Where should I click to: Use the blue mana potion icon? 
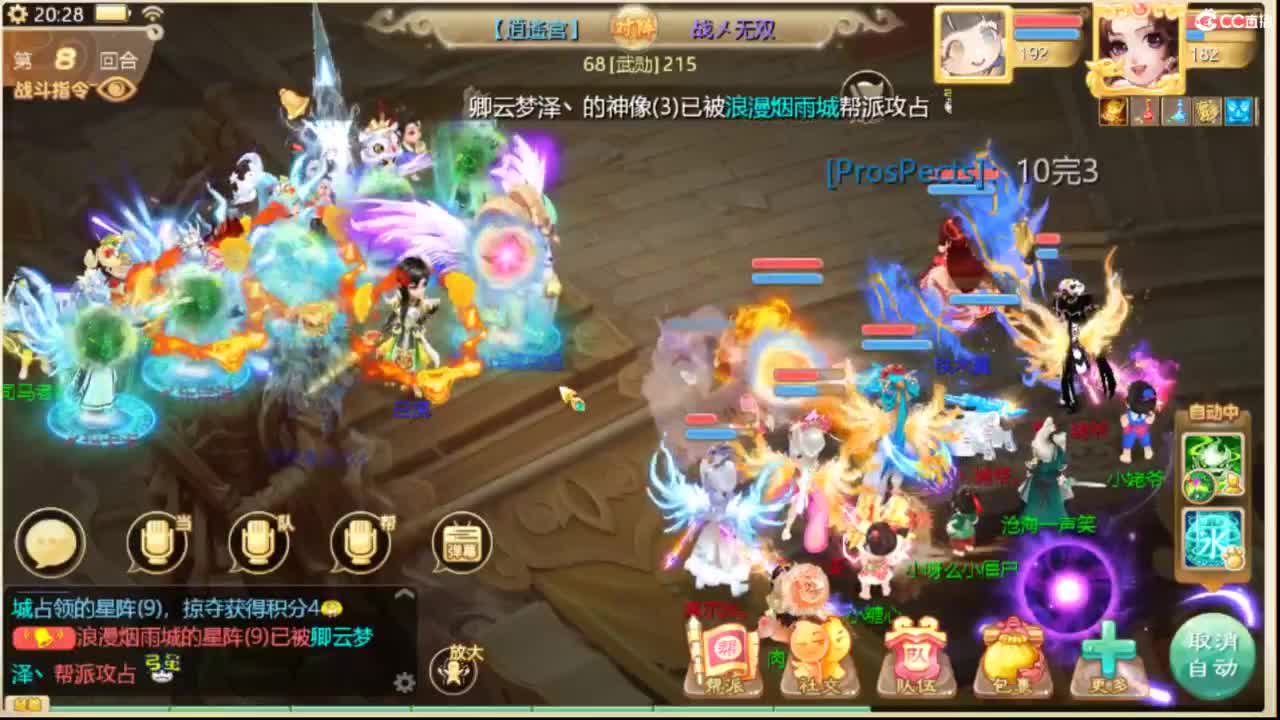(1176, 112)
